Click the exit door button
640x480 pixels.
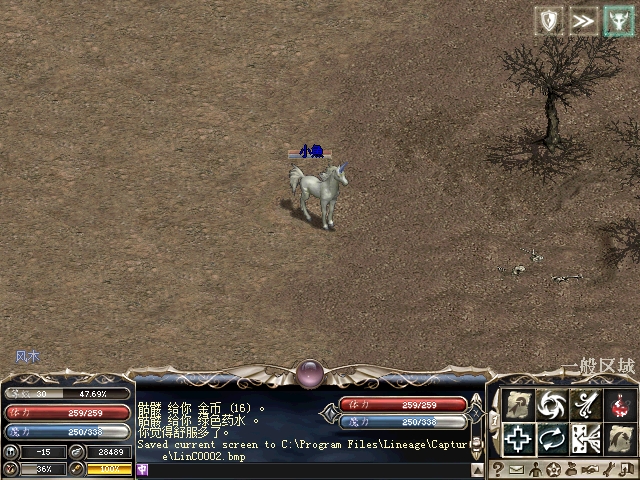[x=627, y=469]
